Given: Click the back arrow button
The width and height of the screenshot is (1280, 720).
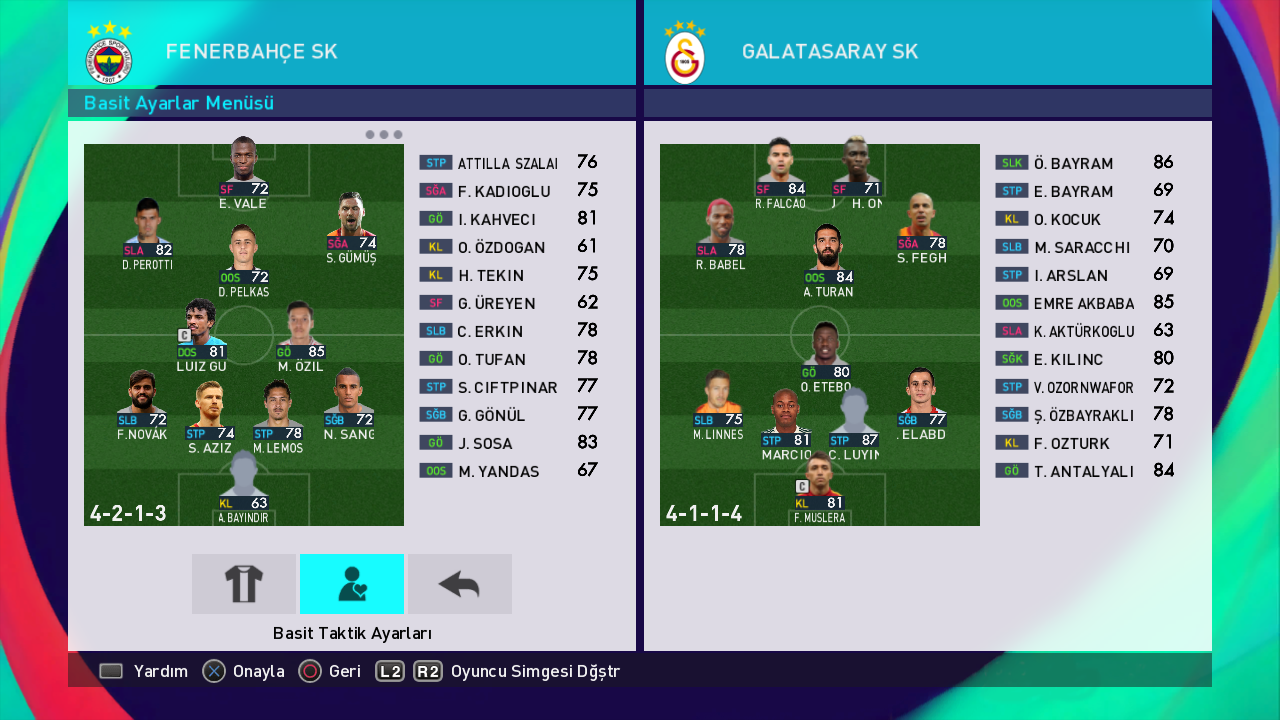Looking at the screenshot, I should (460, 584).
